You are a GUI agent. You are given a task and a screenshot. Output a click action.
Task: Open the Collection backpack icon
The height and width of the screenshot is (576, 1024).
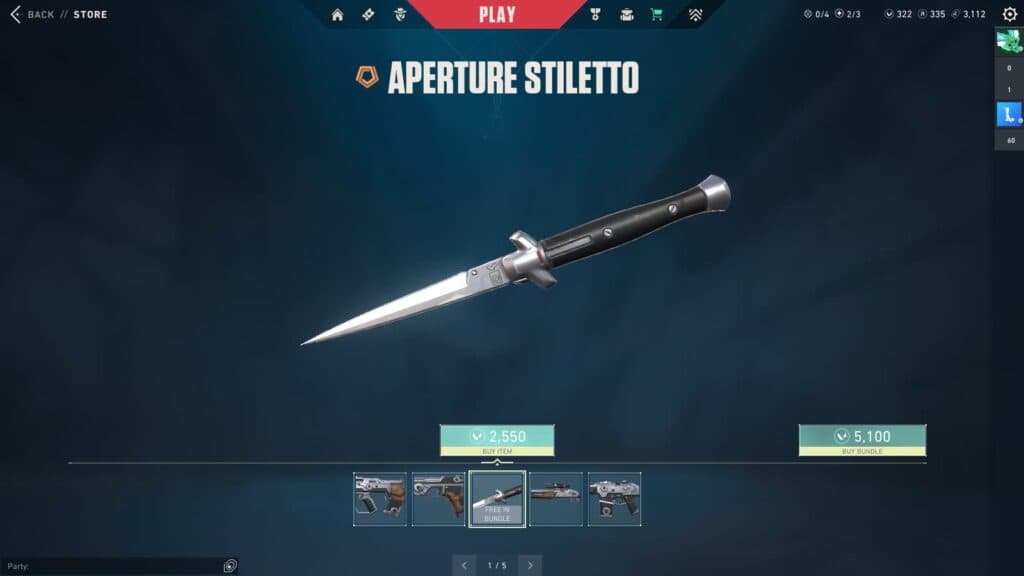click(x=626, y=14)
